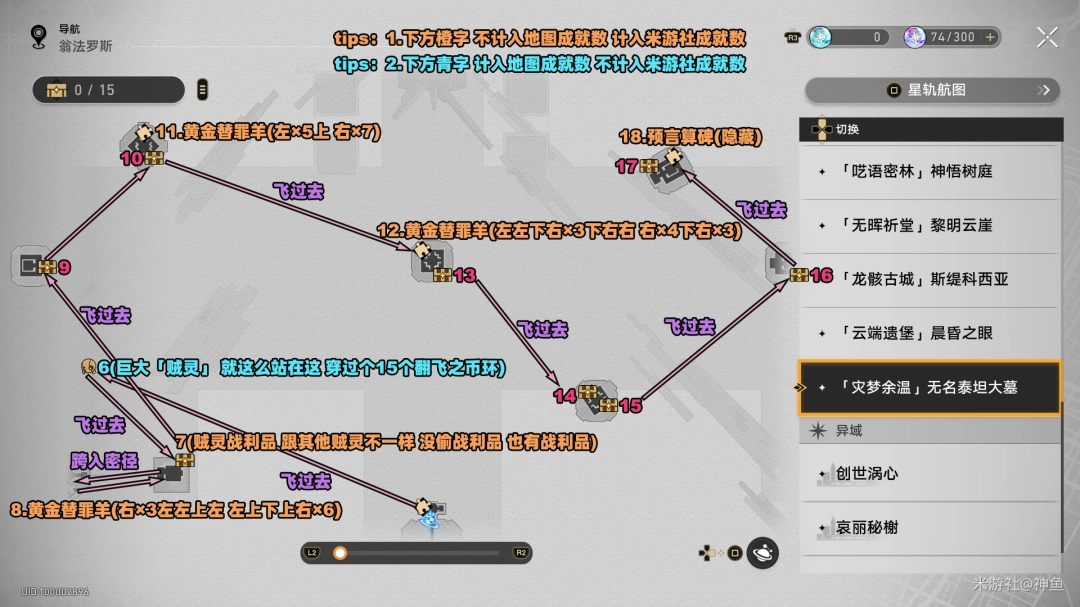1080x607 pixels.
Task: Close the navigation map screen
Action: tap(1047, 38)
